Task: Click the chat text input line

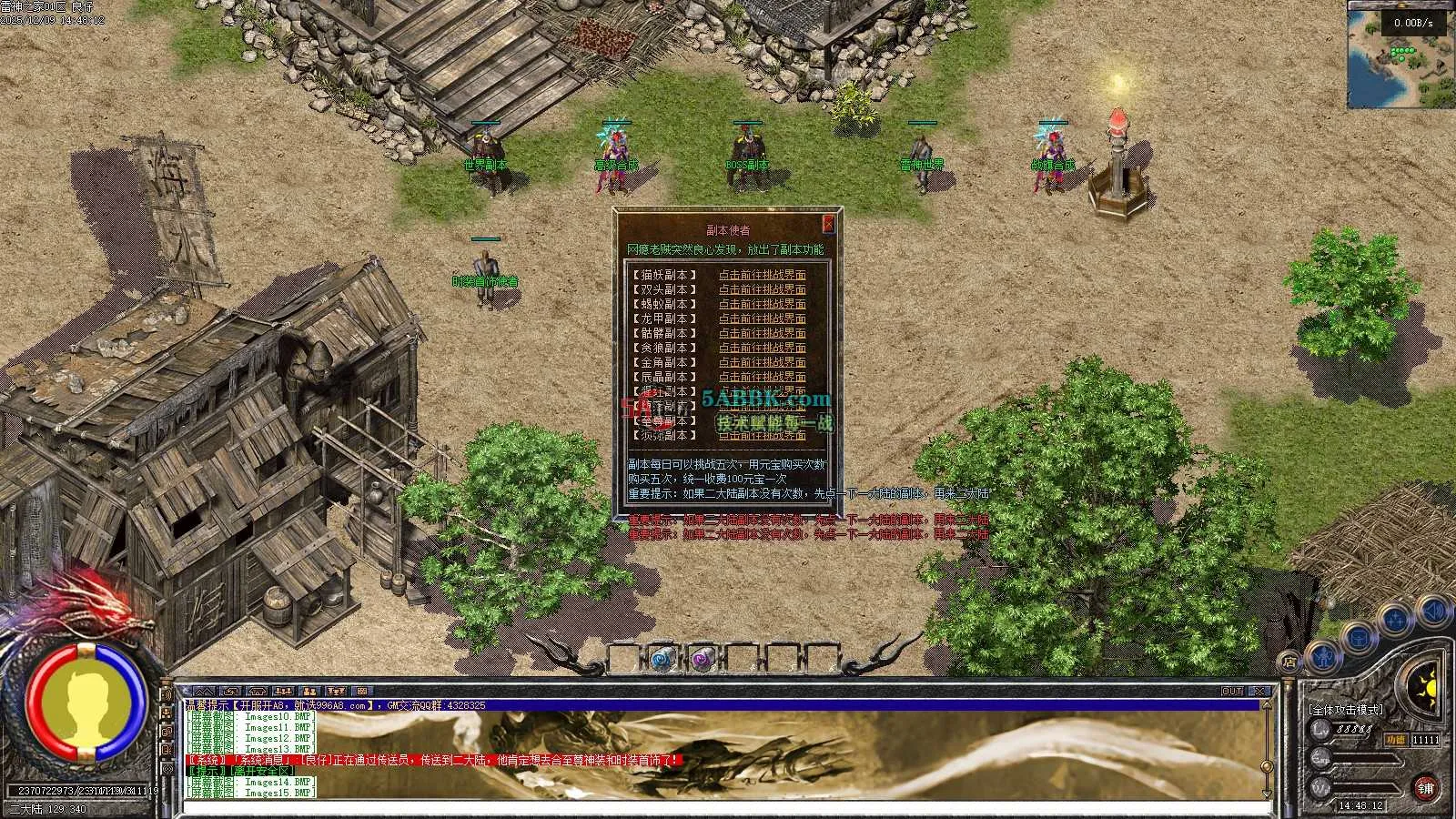Action: [719, 806]
